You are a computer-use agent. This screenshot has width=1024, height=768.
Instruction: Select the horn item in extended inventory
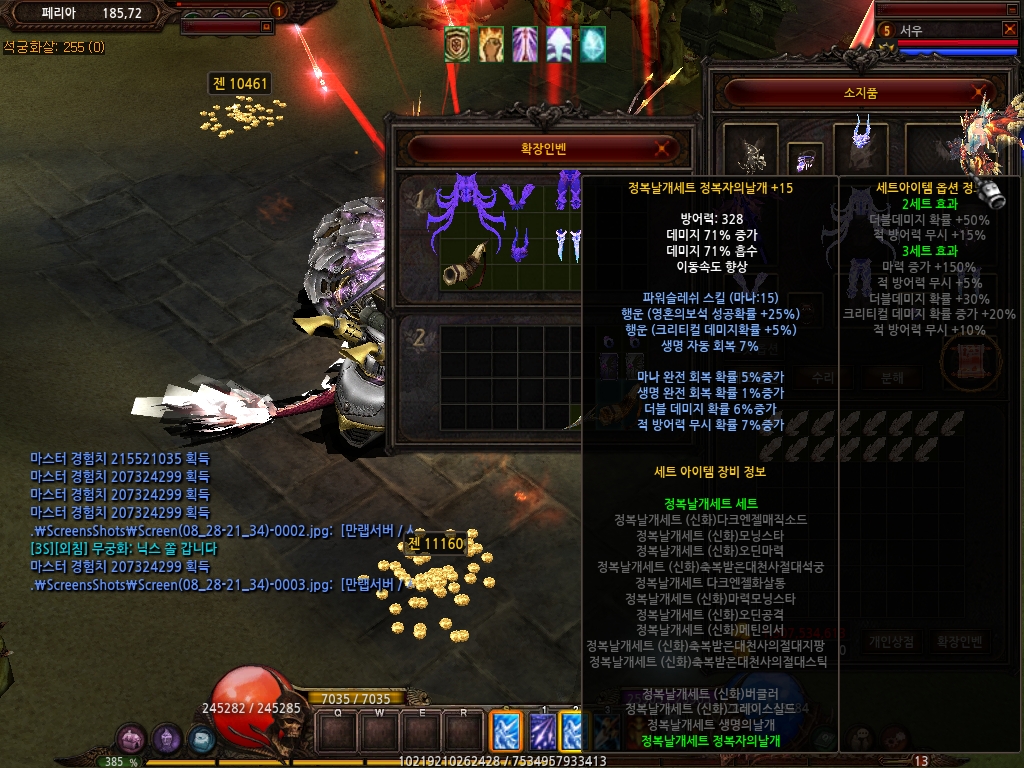tap(466, 265)
